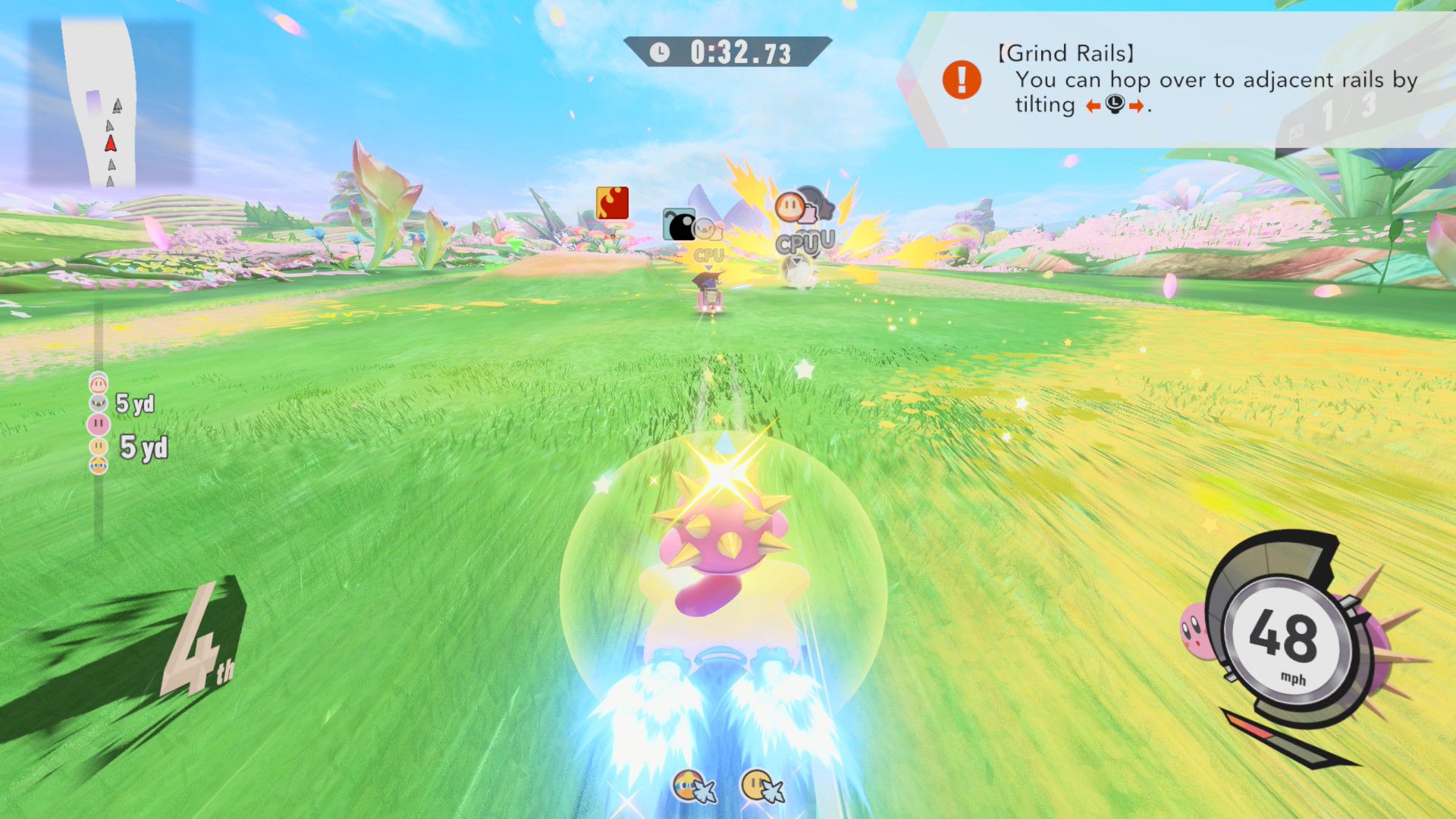1456x819 pixels.
Task: Click the Grind Rails tip exclamation icon
Action: coord(962,80)
